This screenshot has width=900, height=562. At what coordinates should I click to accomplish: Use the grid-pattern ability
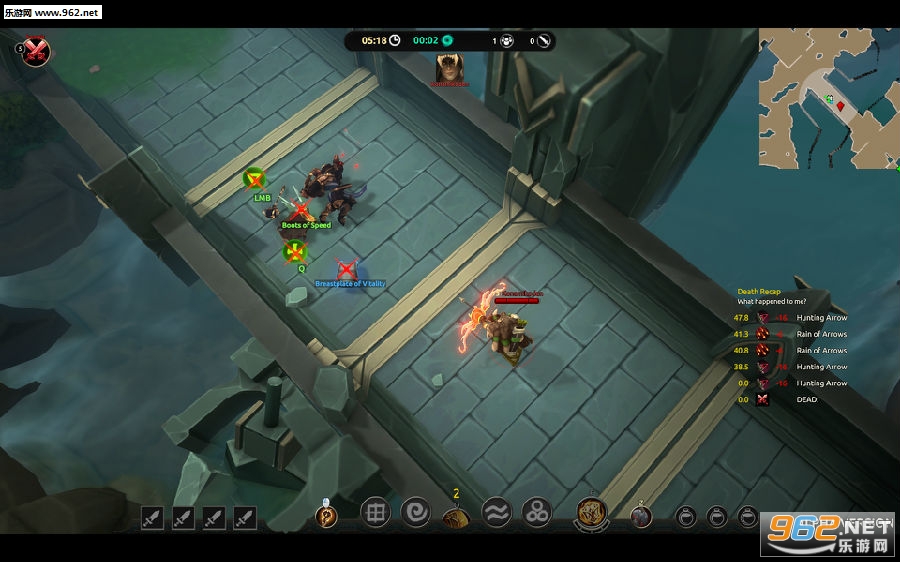pyautogui.click(x=375, y=513)
